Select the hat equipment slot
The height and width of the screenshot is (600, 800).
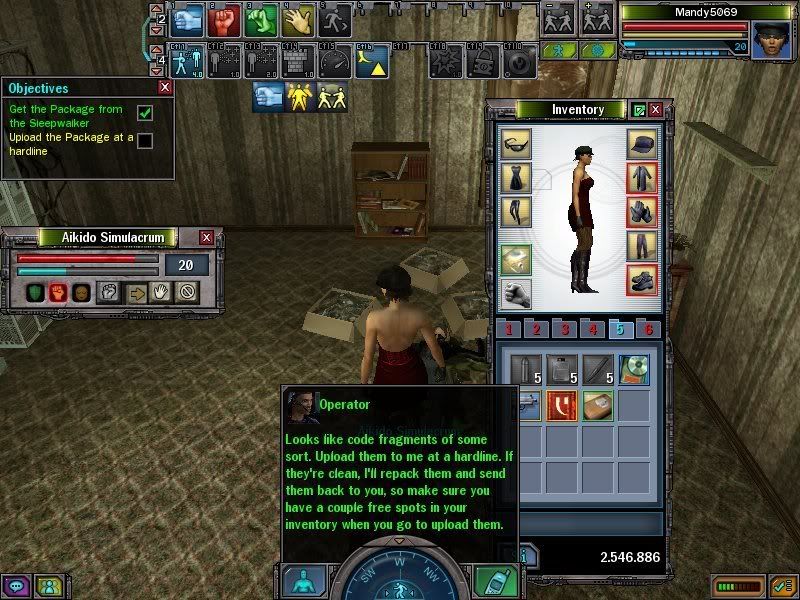(x=642, y=143)
